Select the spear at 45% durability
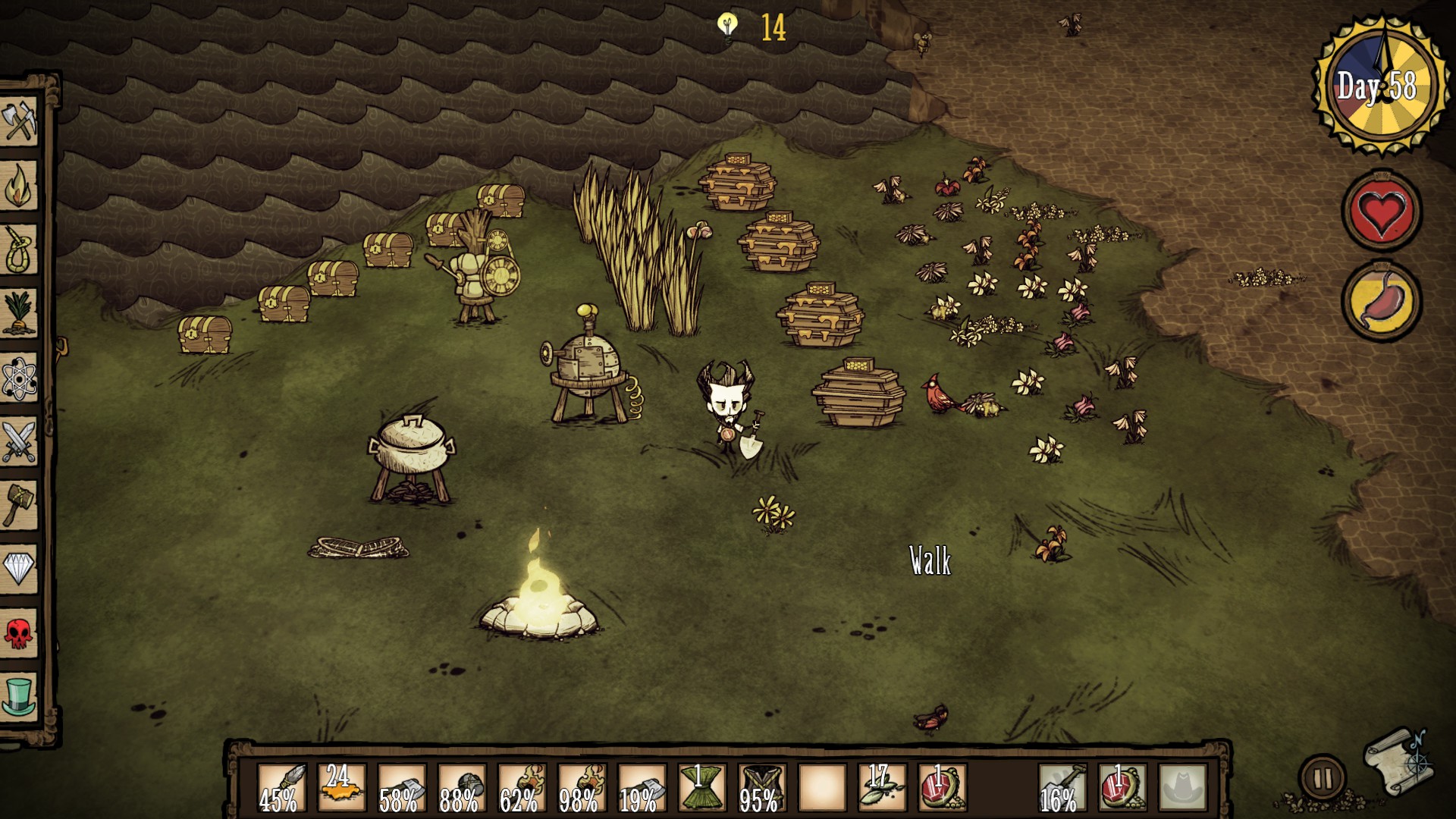This screenshot has width=1456, height=819. [x=282, y=788]
